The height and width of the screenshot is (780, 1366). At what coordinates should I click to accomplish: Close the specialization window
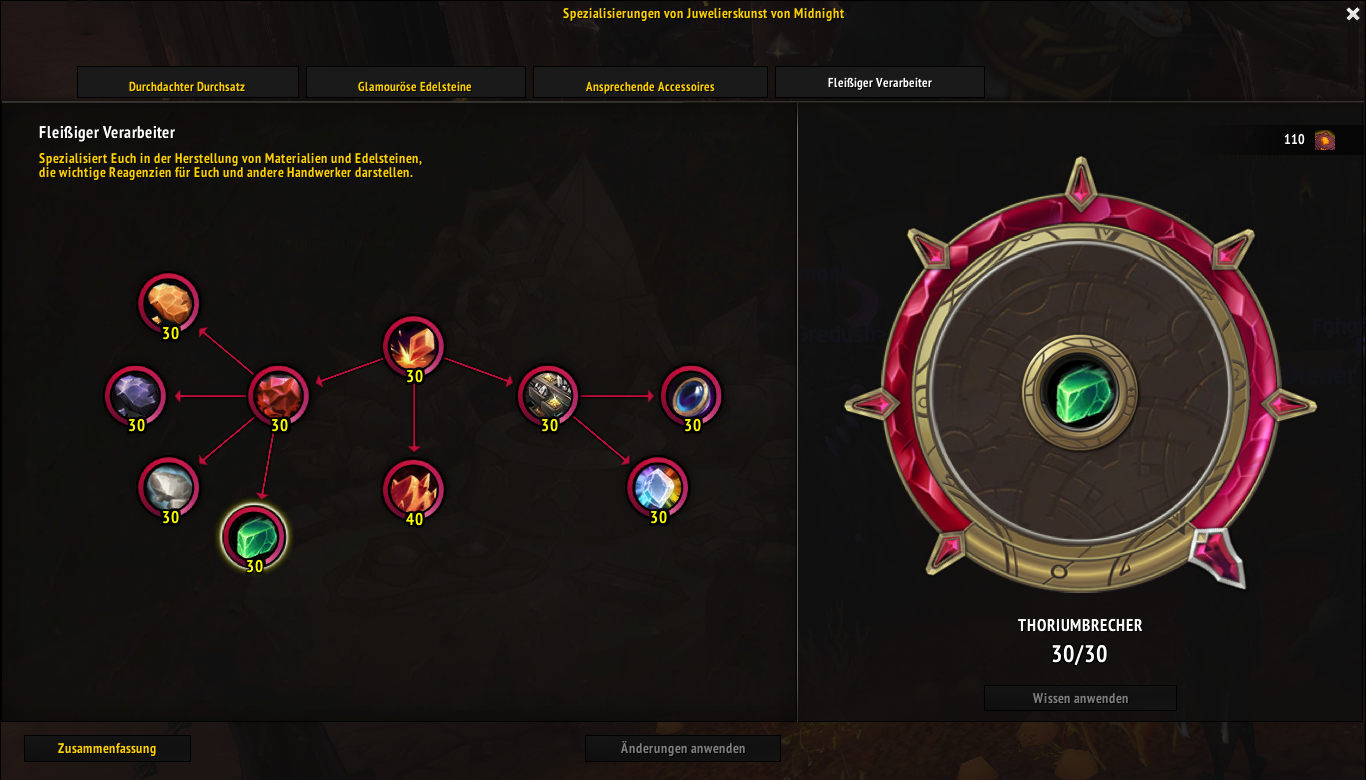(x=1351, y=13)
